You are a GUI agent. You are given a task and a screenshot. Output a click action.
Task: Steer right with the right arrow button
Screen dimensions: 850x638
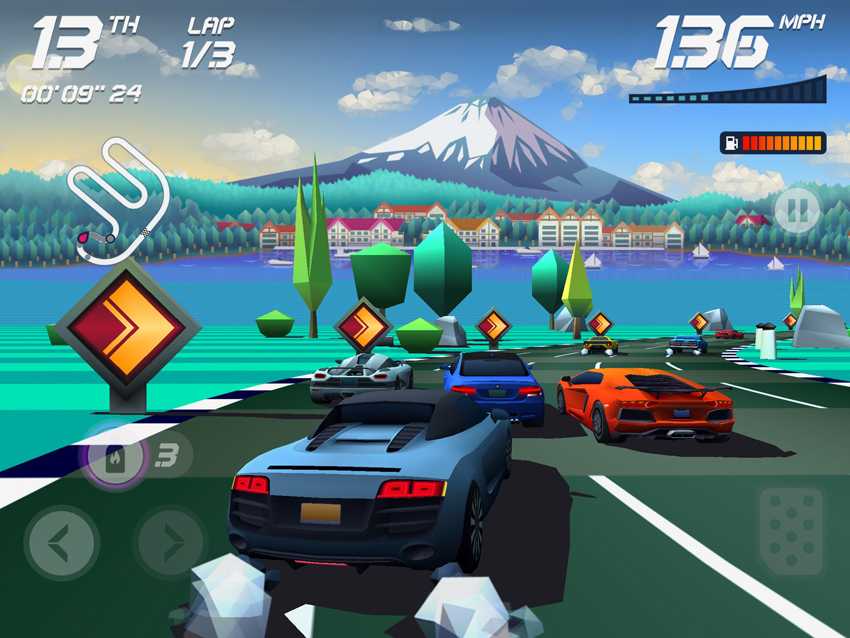[x=170, y=543]
